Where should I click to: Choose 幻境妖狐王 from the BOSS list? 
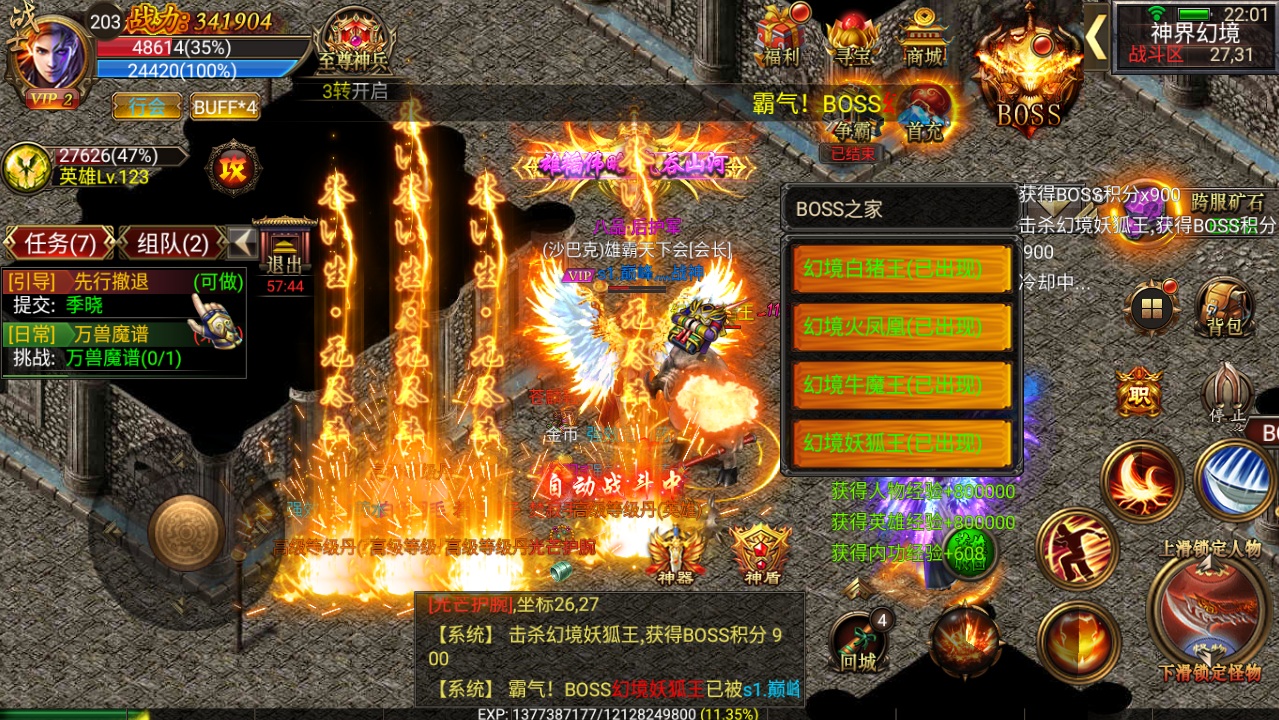tap(901, 442)
